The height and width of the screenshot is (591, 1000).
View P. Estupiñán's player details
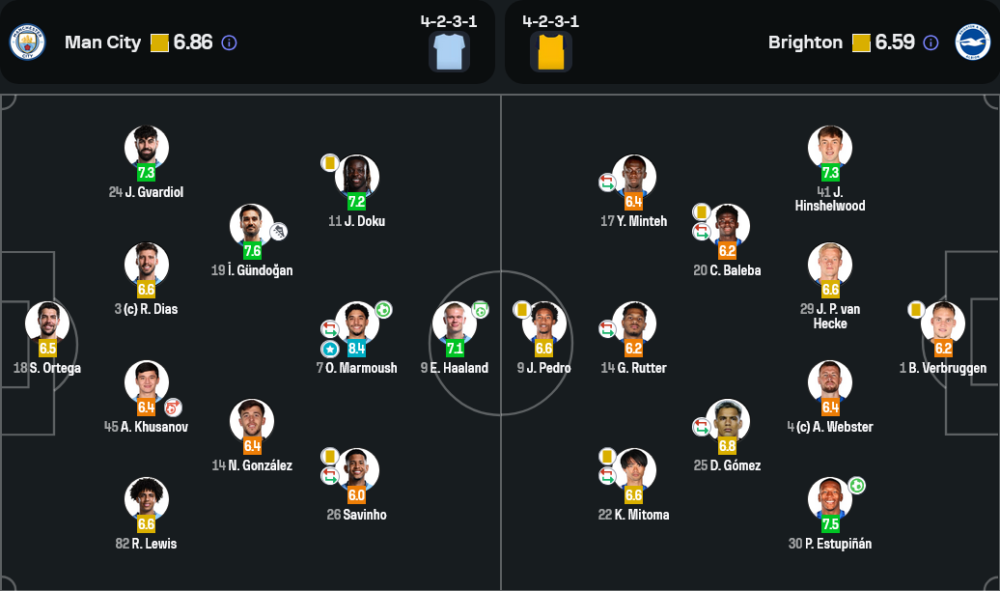click(830, 500)
